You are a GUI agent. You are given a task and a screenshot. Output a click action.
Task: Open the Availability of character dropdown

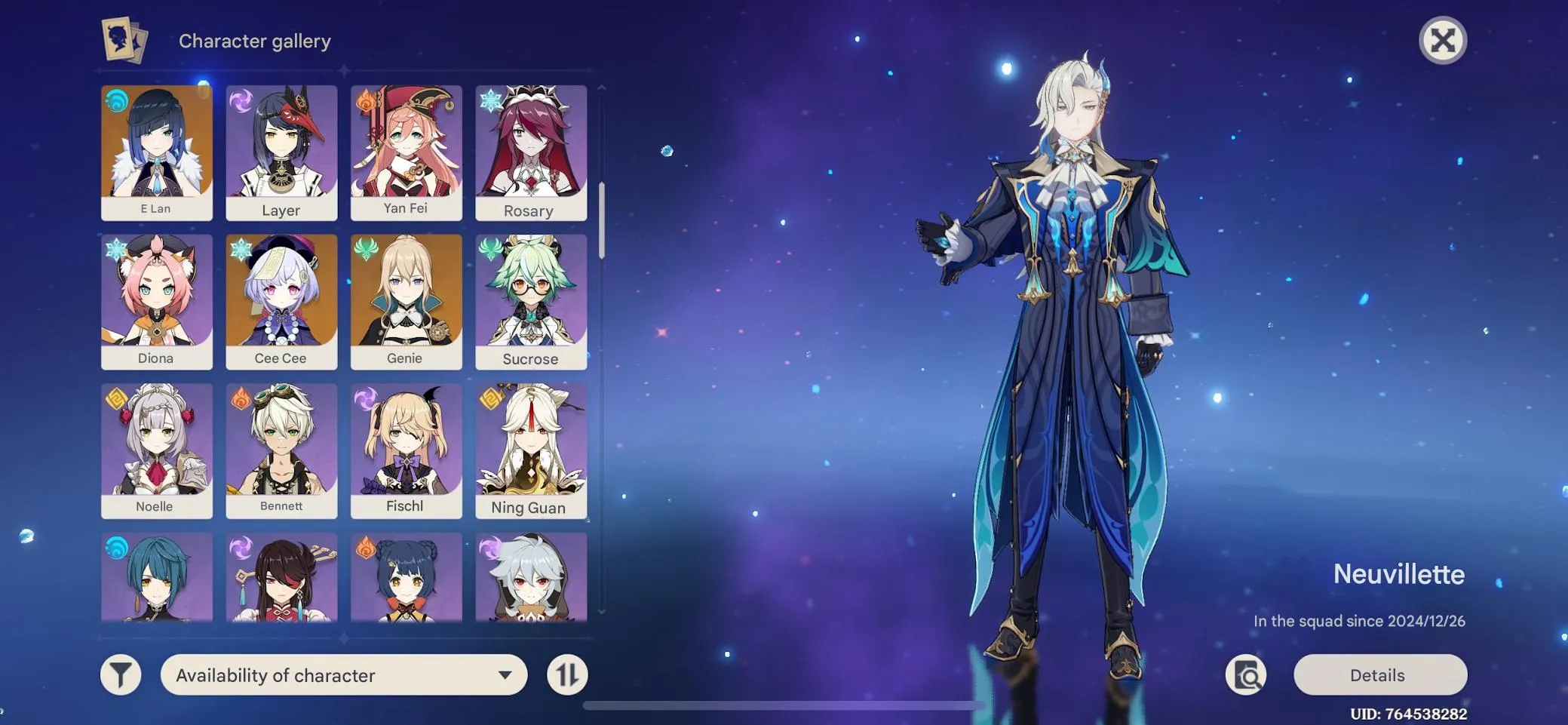click(344, 674)
